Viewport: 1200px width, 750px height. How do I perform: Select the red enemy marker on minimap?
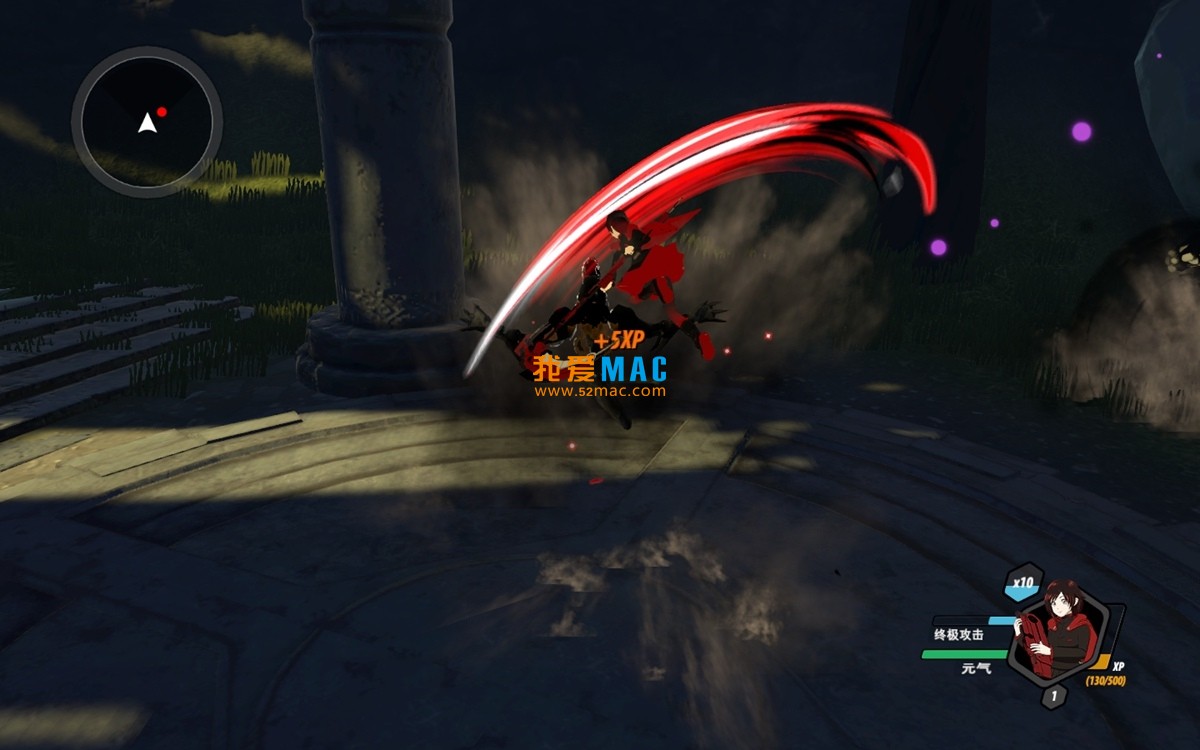161,112
